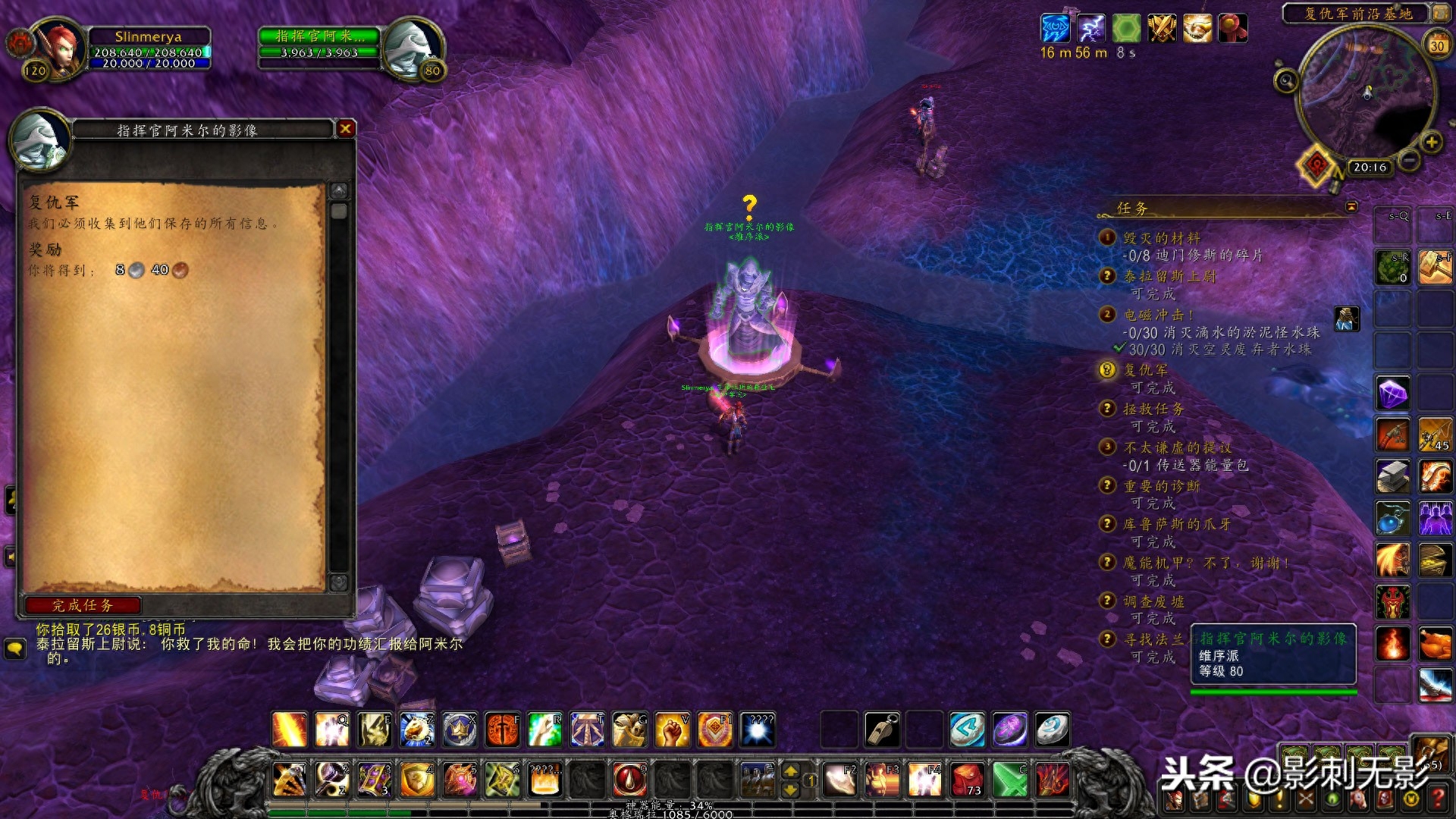Open the 复仇军 quest tracker entry
The width and height of the screenshot is (1456, 819).
1145,370
